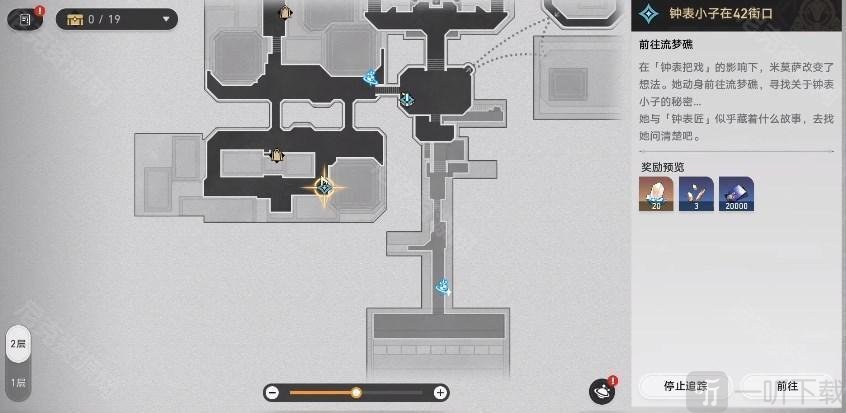Zoom in with the map plus button

point(440,392)
